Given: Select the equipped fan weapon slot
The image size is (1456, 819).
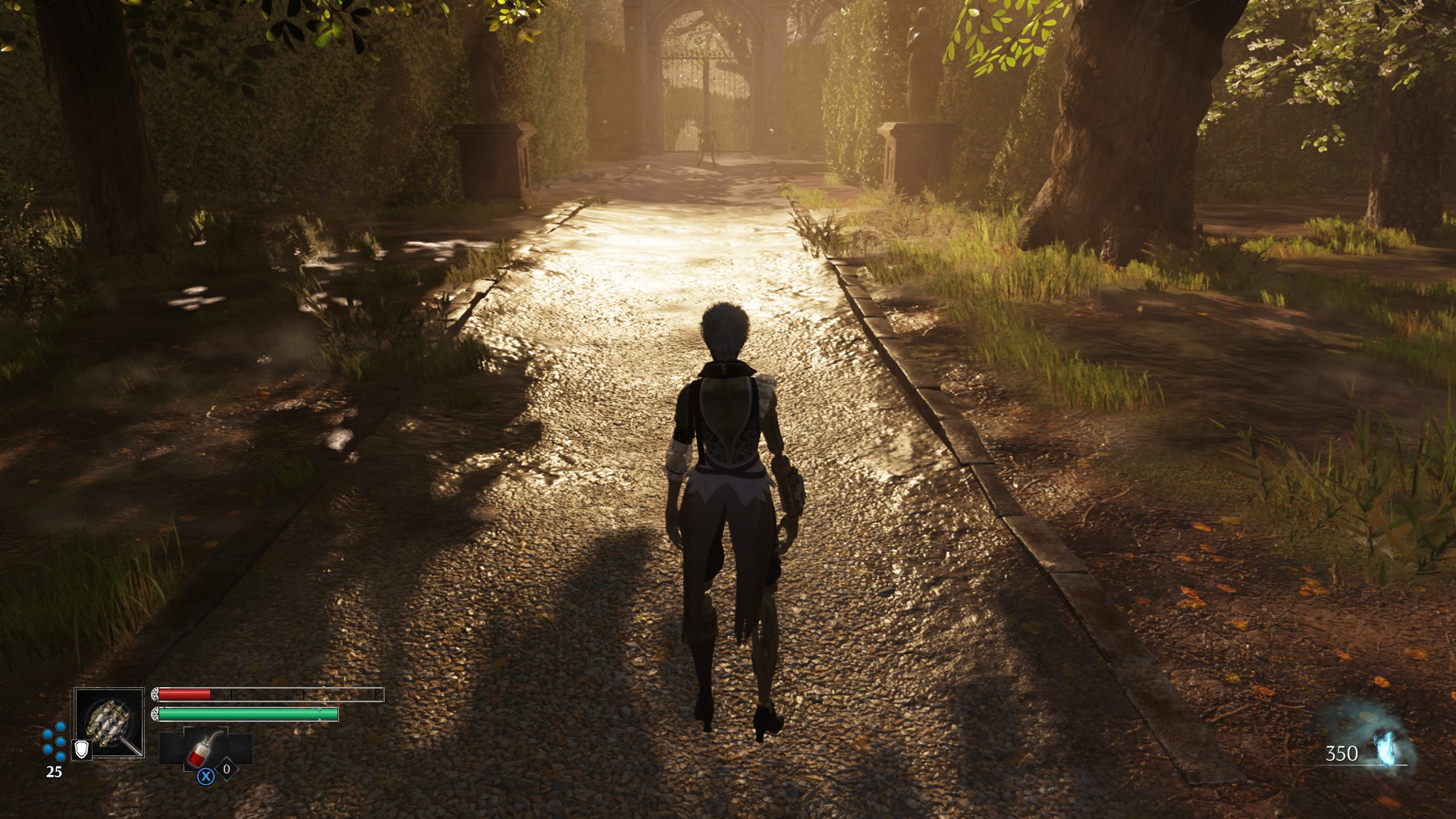Looking at the screenshot, I should (x=109, y=722).
